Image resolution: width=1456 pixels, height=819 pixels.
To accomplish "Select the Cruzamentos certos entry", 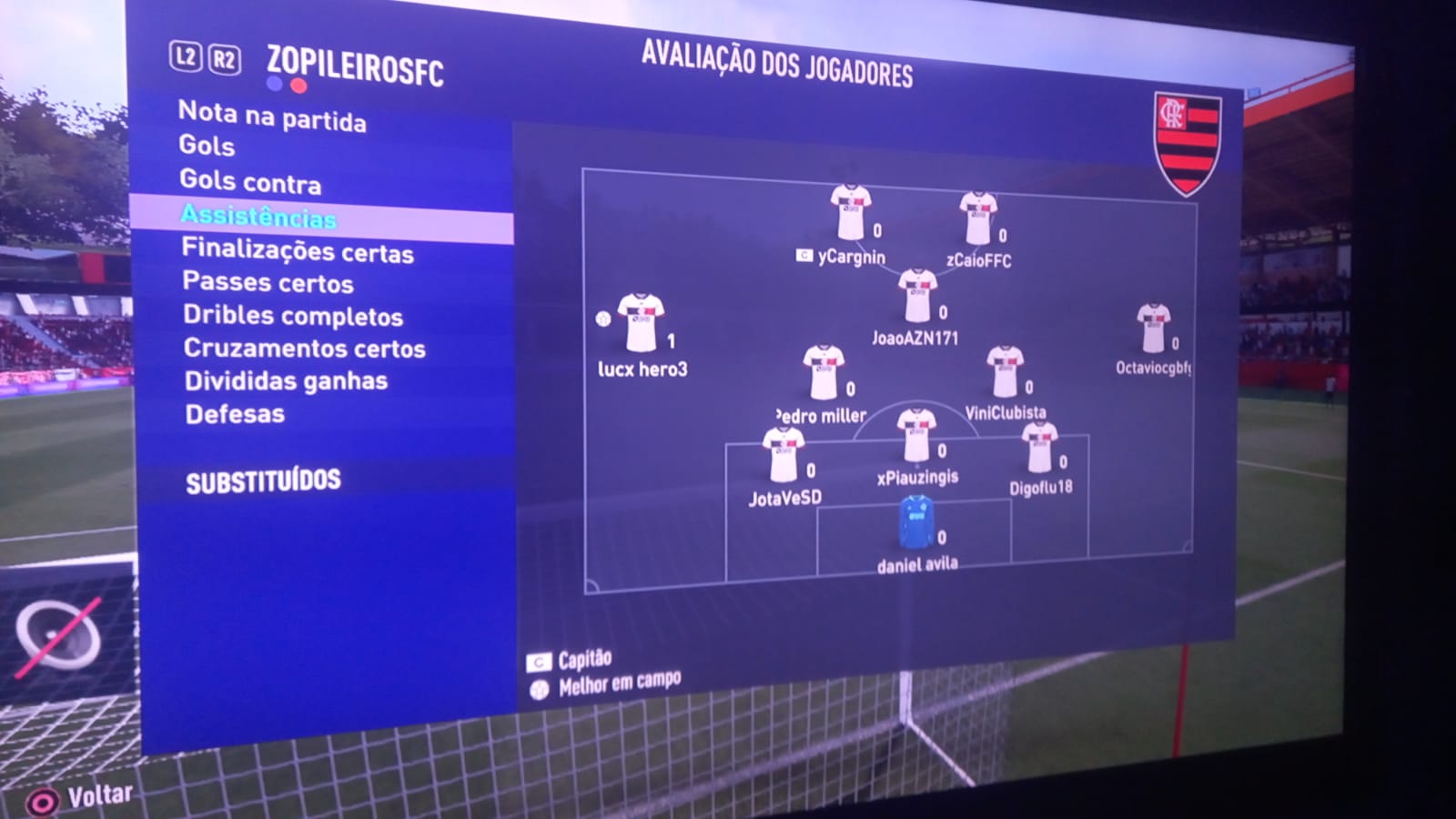I will (304, 349).
